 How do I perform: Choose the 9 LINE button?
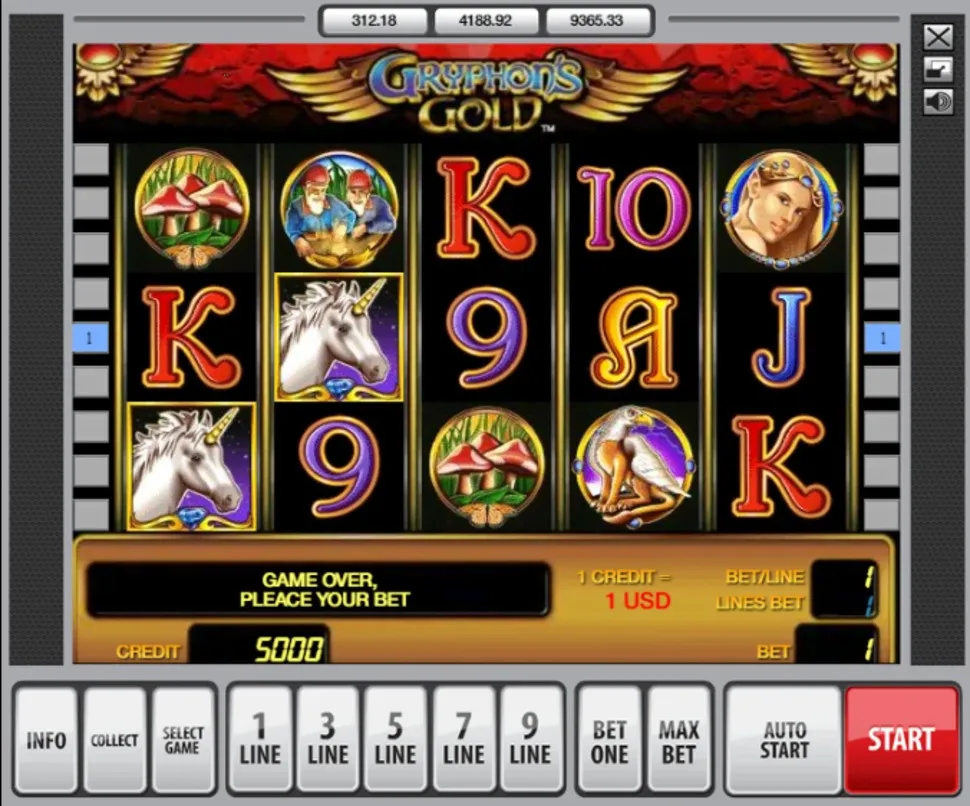point(530,740)
